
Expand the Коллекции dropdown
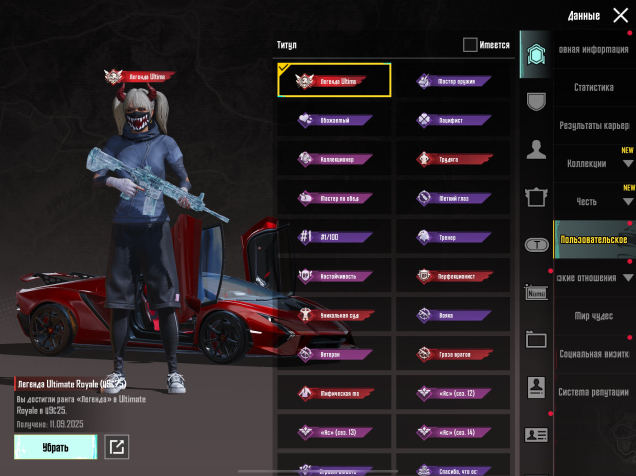pos(599,163)
